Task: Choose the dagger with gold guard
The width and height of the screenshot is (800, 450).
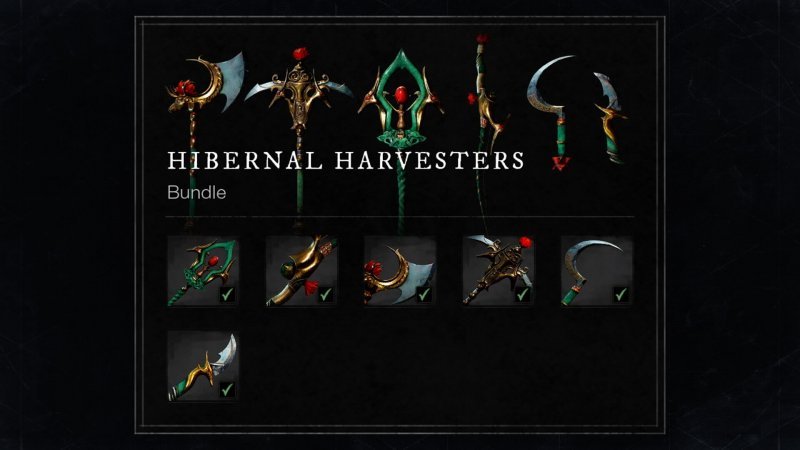Action: pos(203,366)
